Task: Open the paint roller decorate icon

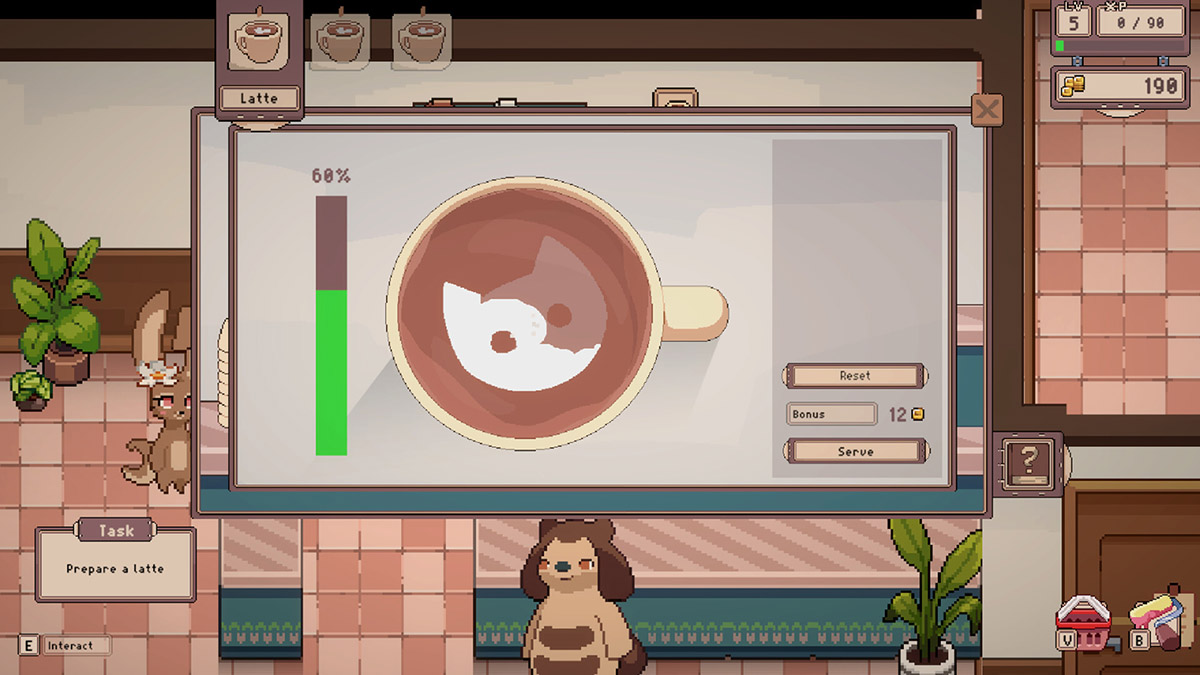Action: click(x=1159, y=619)
